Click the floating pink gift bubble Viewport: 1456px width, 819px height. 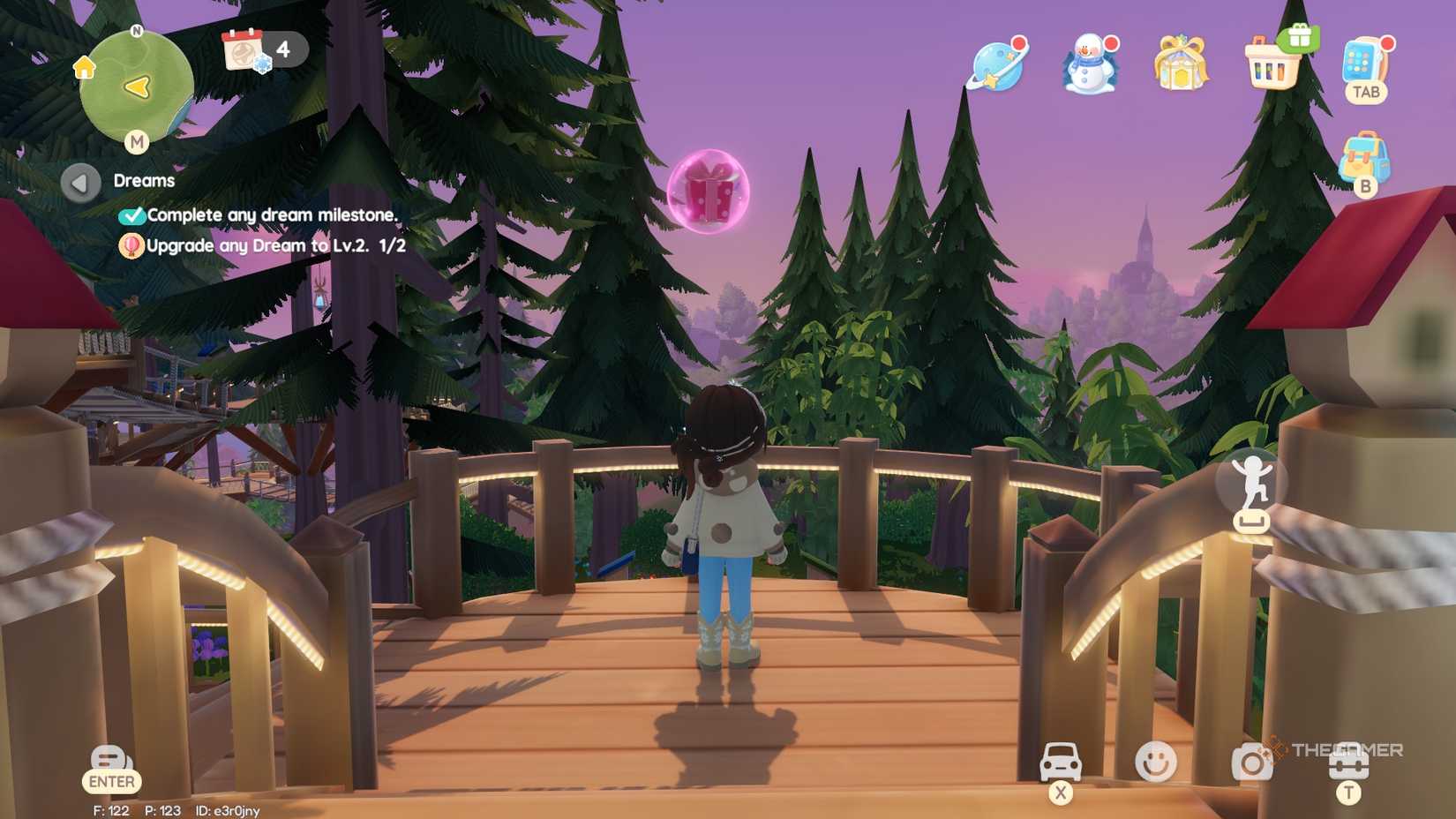711,192
